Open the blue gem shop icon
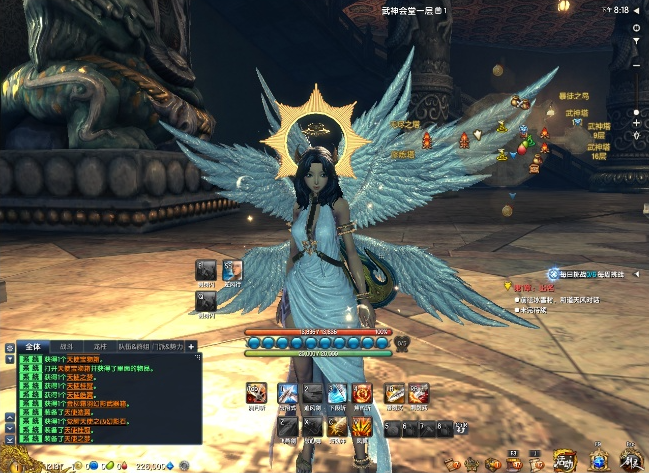 coord(599,460)
